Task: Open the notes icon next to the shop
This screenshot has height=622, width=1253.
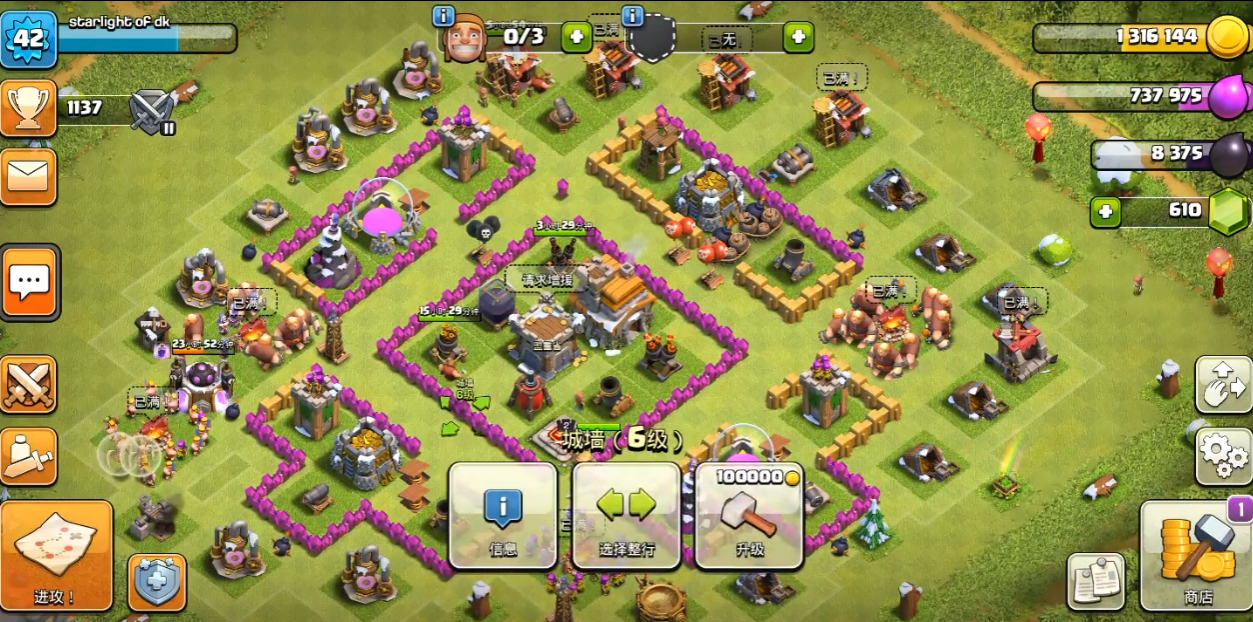Action: point(1096,581)
